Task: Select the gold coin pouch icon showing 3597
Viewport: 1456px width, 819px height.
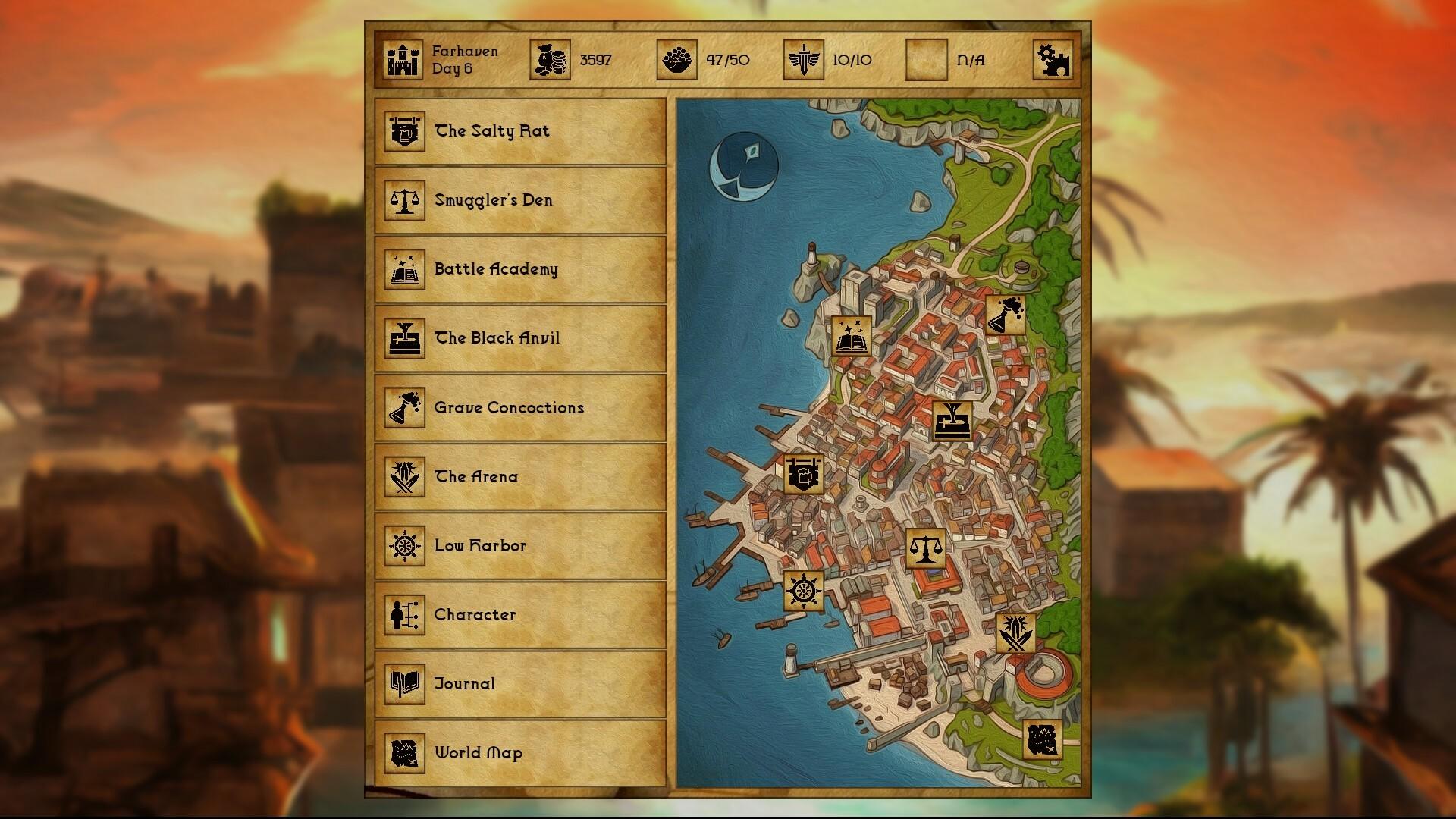Action: pos(551,60)
